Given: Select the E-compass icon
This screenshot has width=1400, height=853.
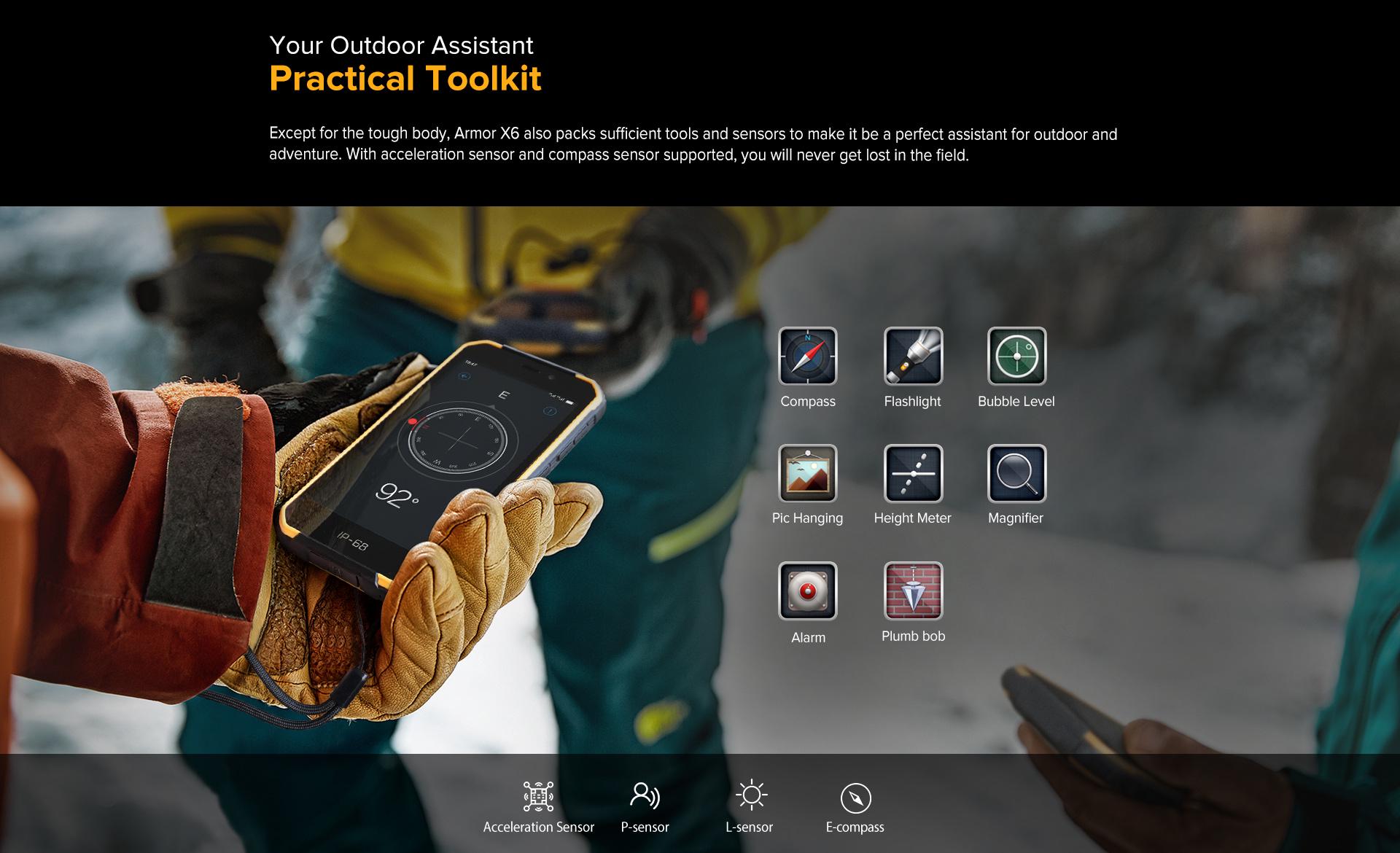Looking at the screenshot, I should [x=855, y=798].
